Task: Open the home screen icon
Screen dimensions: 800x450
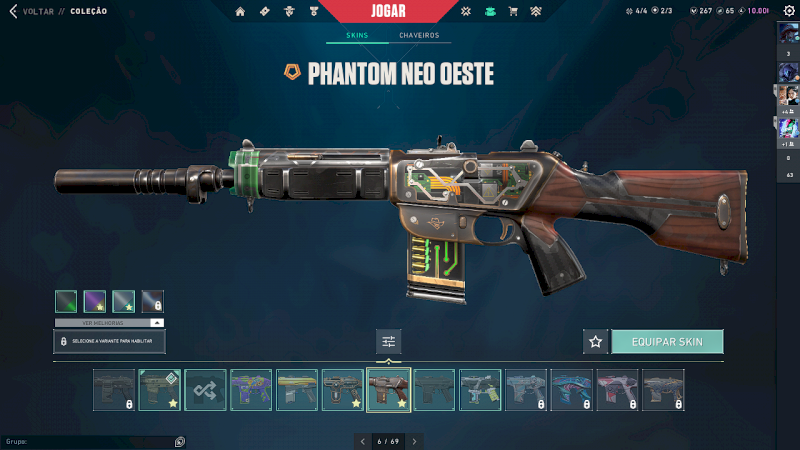Action: 240,12
